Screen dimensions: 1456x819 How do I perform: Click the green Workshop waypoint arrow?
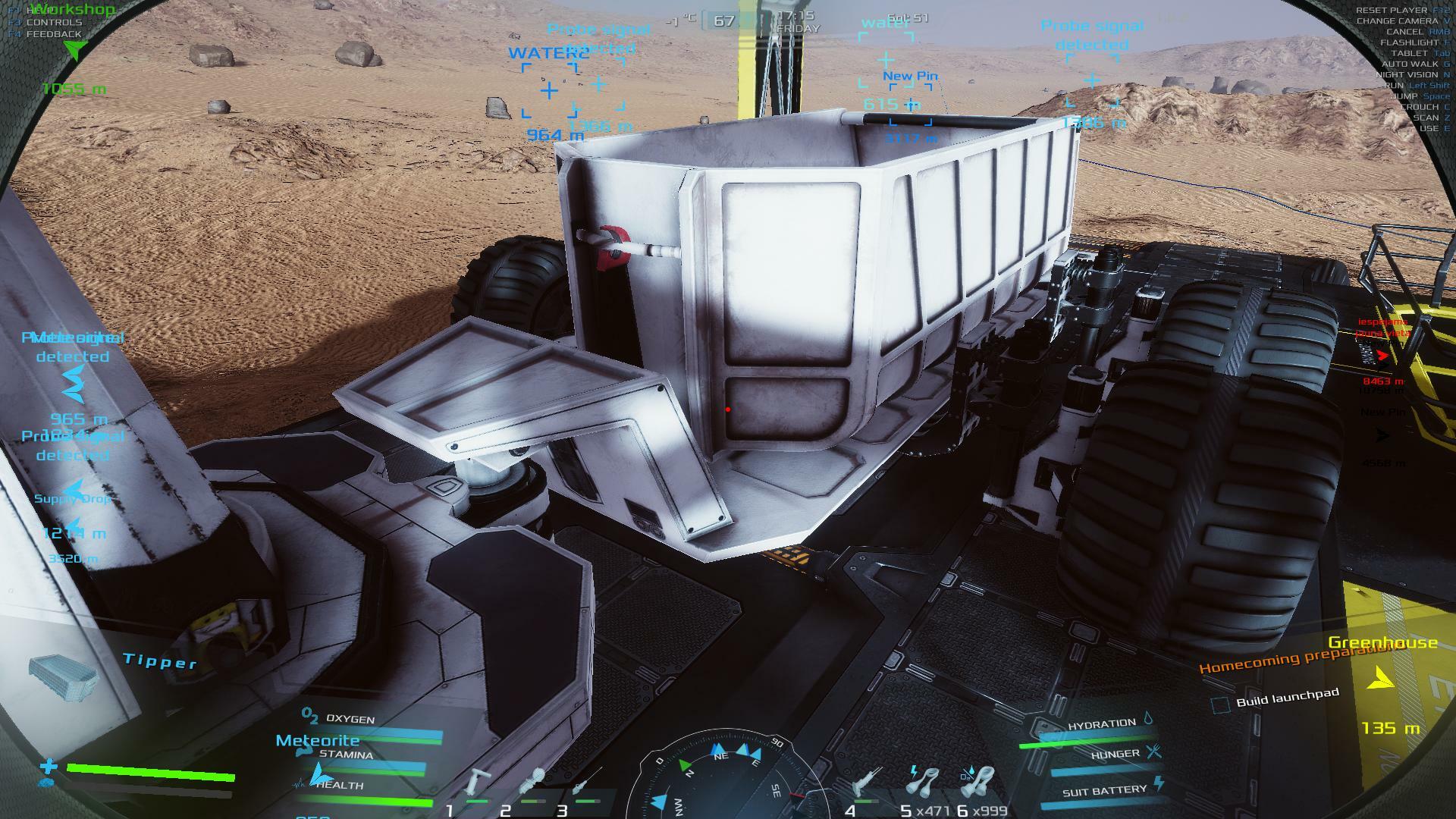tap(74, 50)
